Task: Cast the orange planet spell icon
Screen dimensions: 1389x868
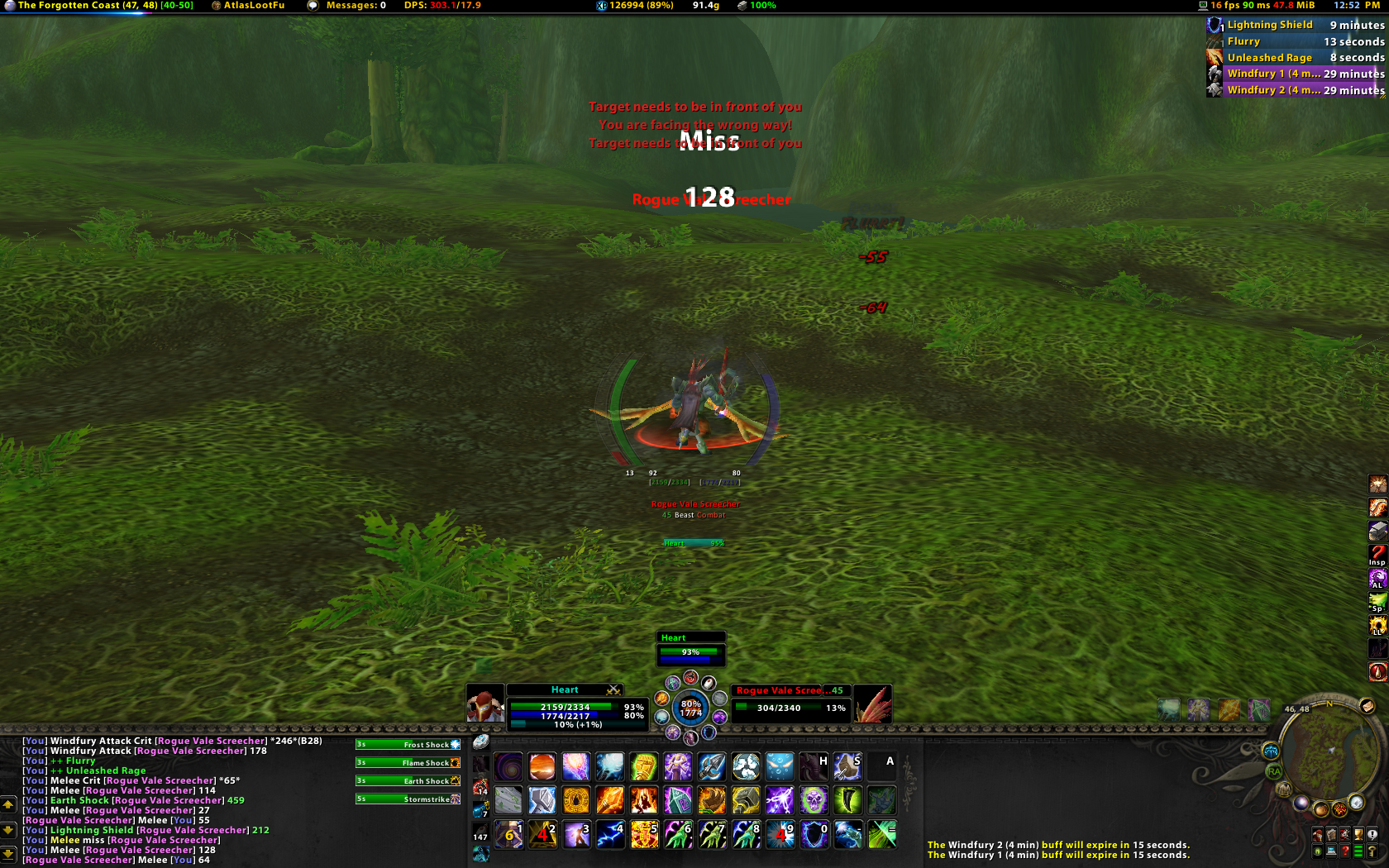Action: point(542,766)
